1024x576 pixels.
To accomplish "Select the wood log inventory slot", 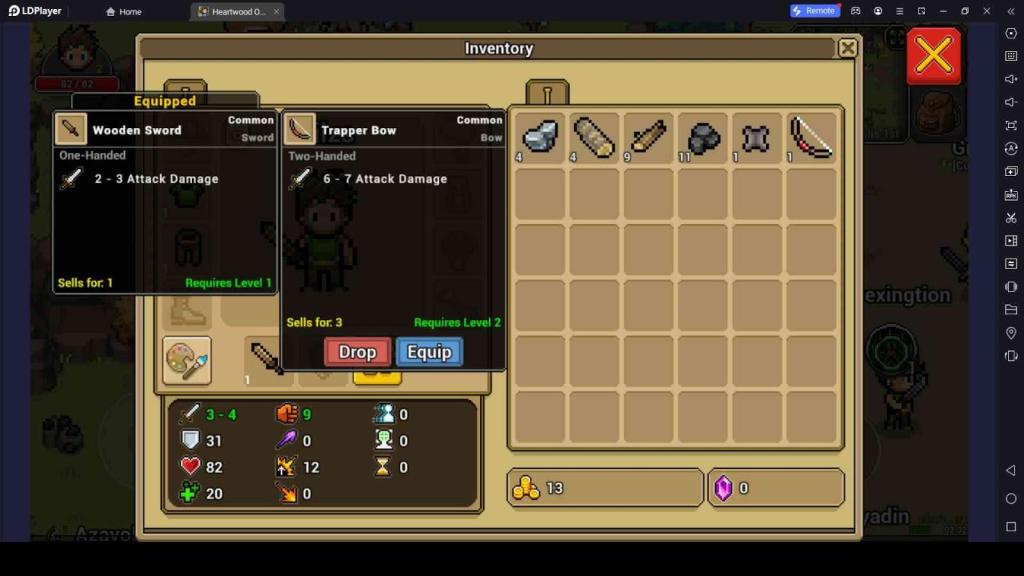I will pos(595,138).
